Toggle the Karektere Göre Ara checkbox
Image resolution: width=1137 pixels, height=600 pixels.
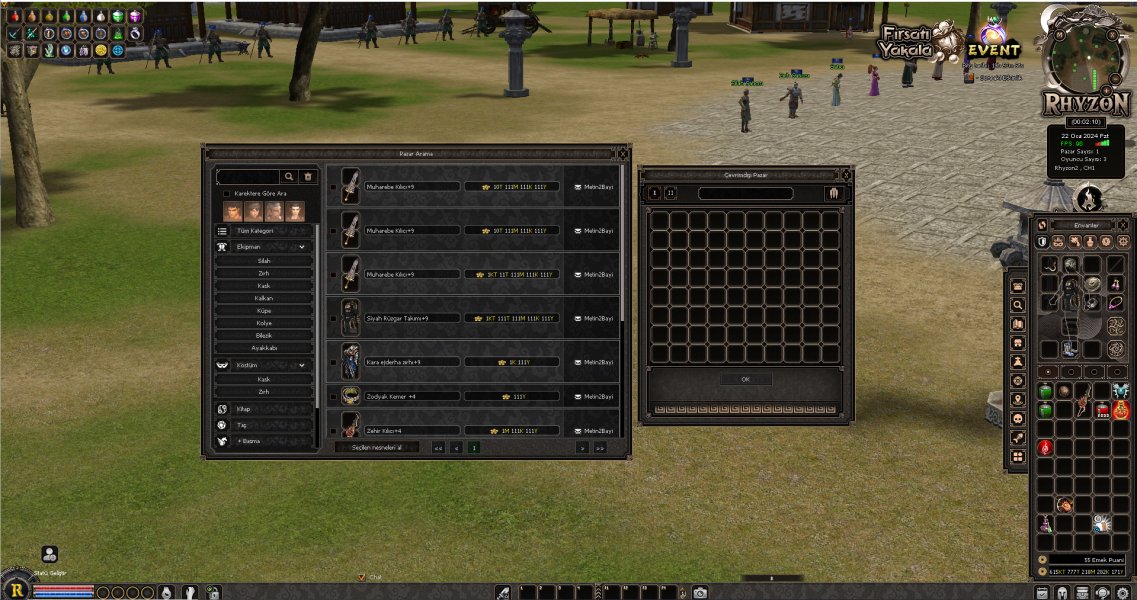coord(226,193)
